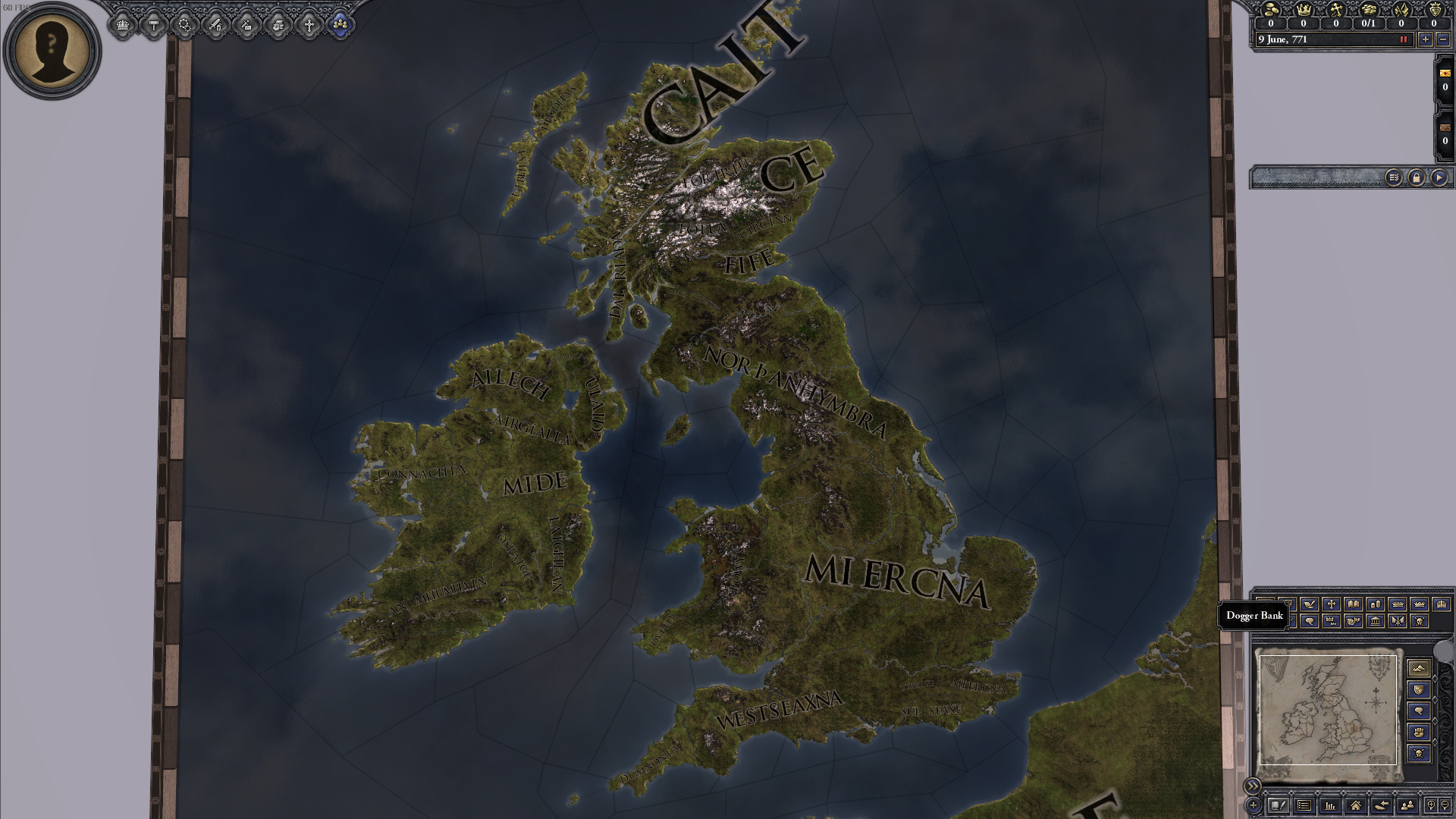Open the ledger via the bar-chart icon
The height and width of the screenshot is (819, 1456).
point(1330,805)
